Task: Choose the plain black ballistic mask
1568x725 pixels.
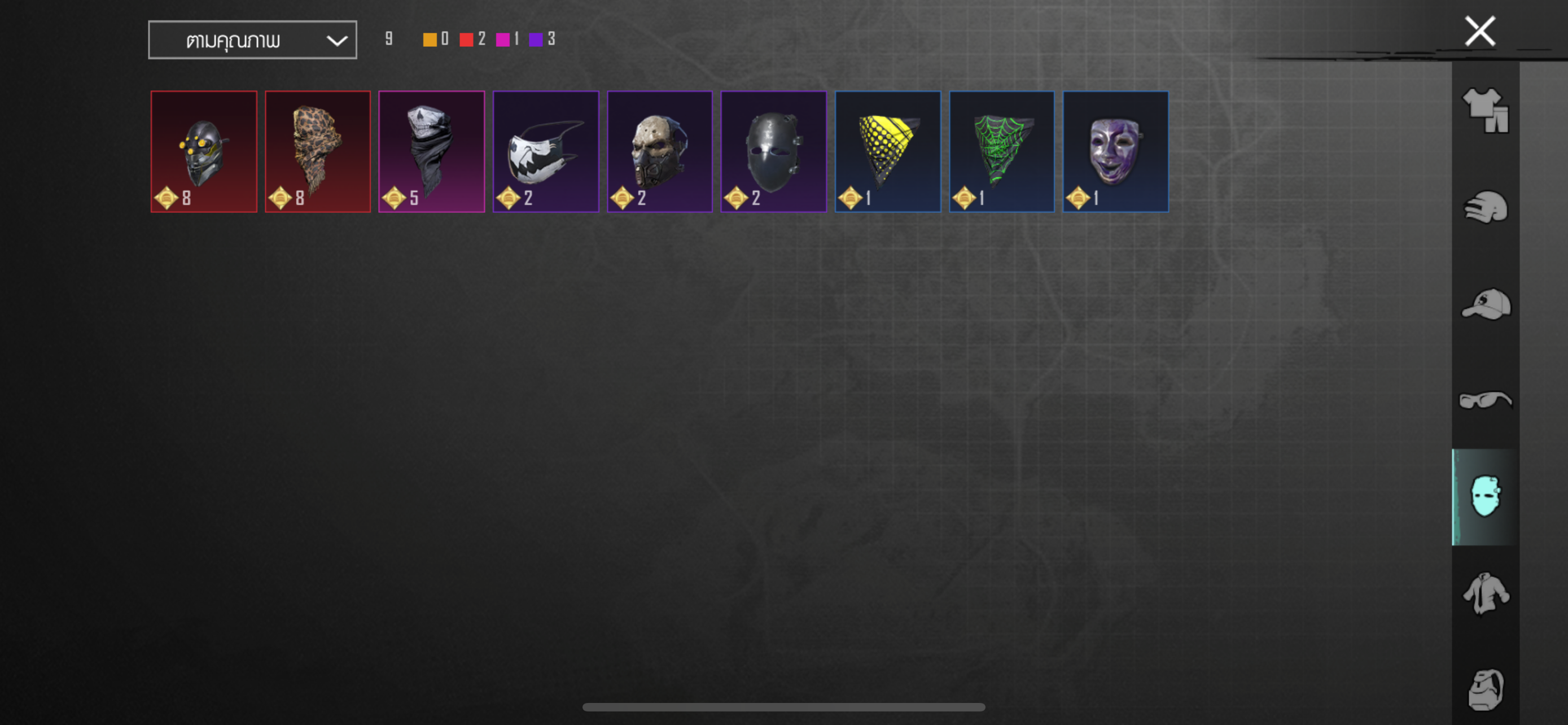Action: point(773,151)
